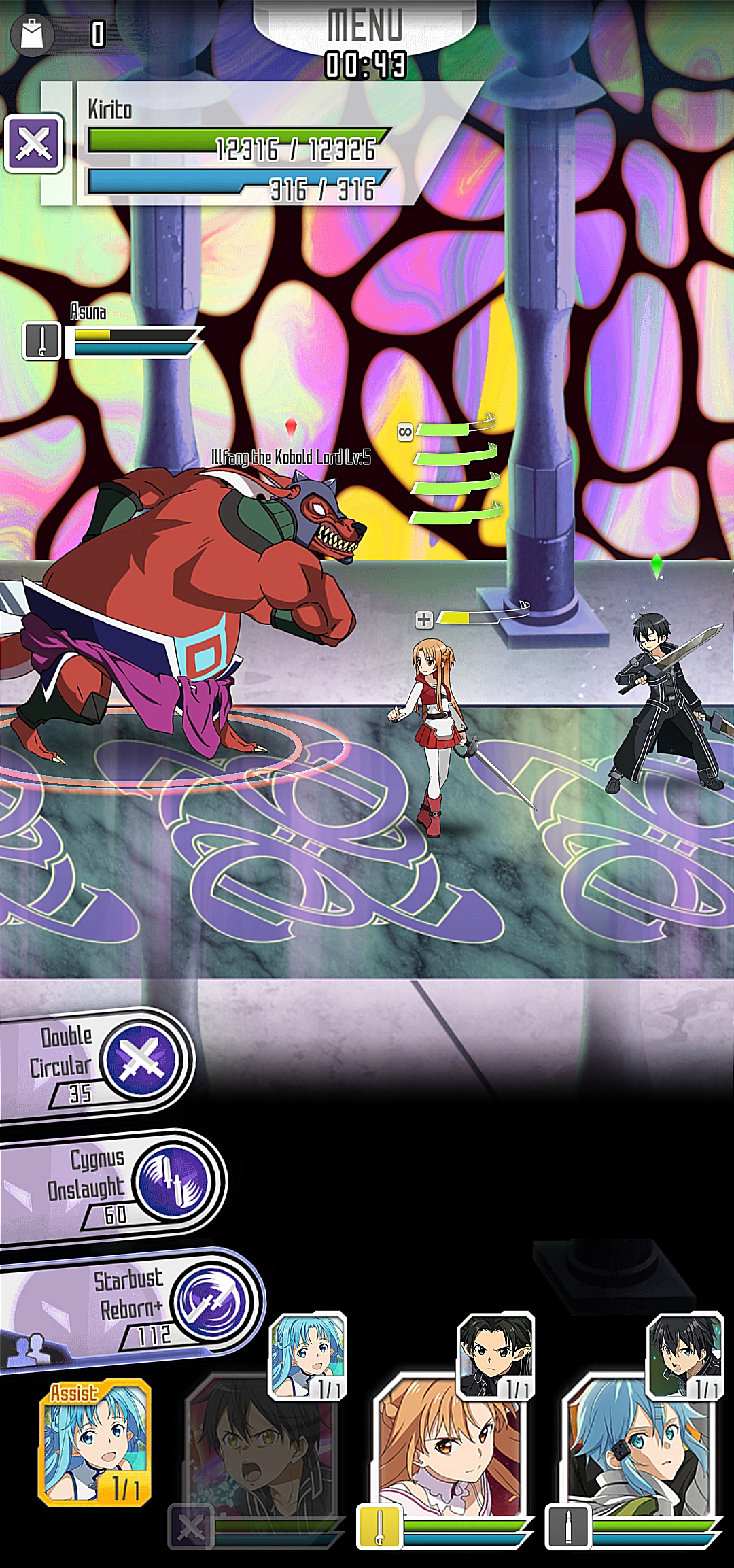This screenshot has height=1568, width=734.
Task: Trigger the Starburst Reborn+ skill
Action: click(211, 1302)
